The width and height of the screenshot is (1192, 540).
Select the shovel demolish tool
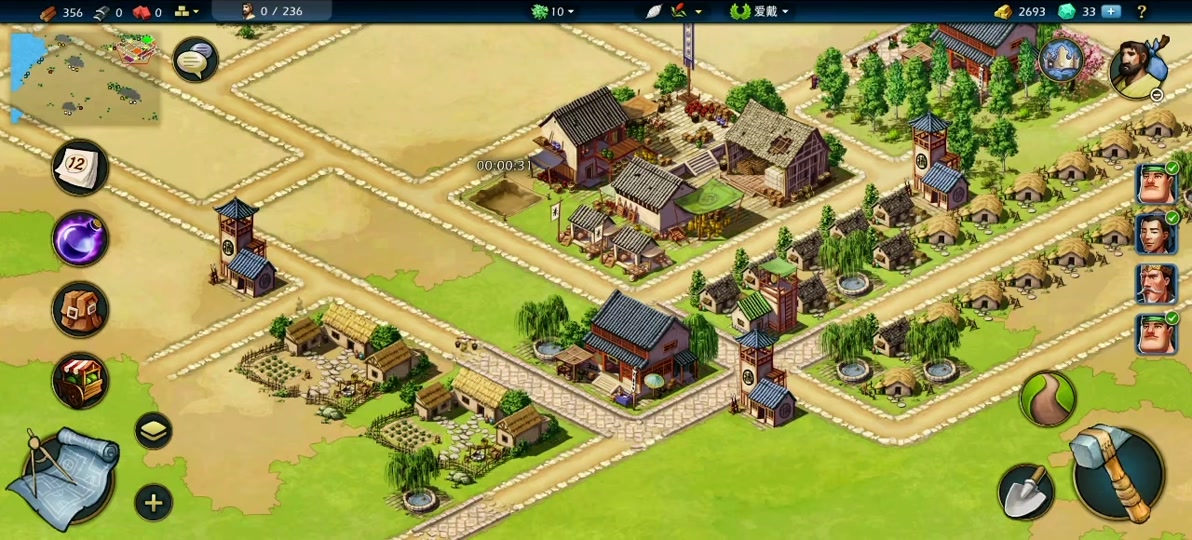point(1026,491)
